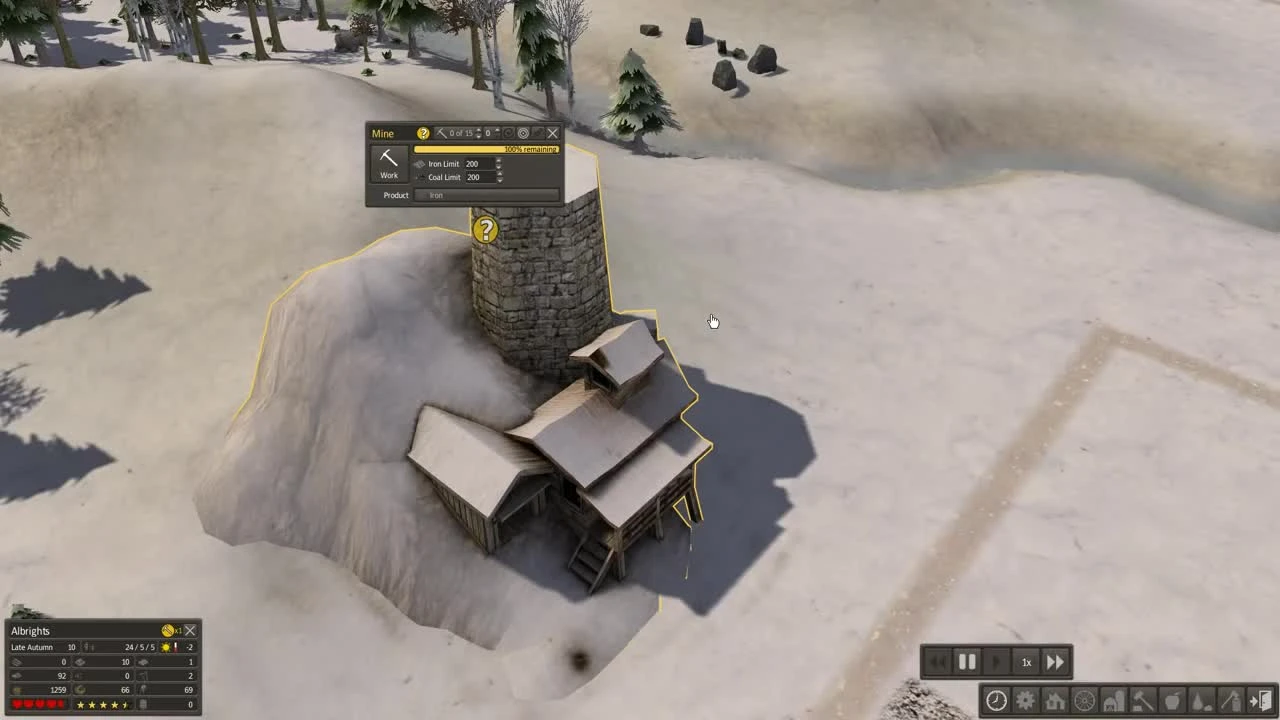Screen dimensions: 1280x720
Task: Pause the game simulation
Action: tap(967, 661)
